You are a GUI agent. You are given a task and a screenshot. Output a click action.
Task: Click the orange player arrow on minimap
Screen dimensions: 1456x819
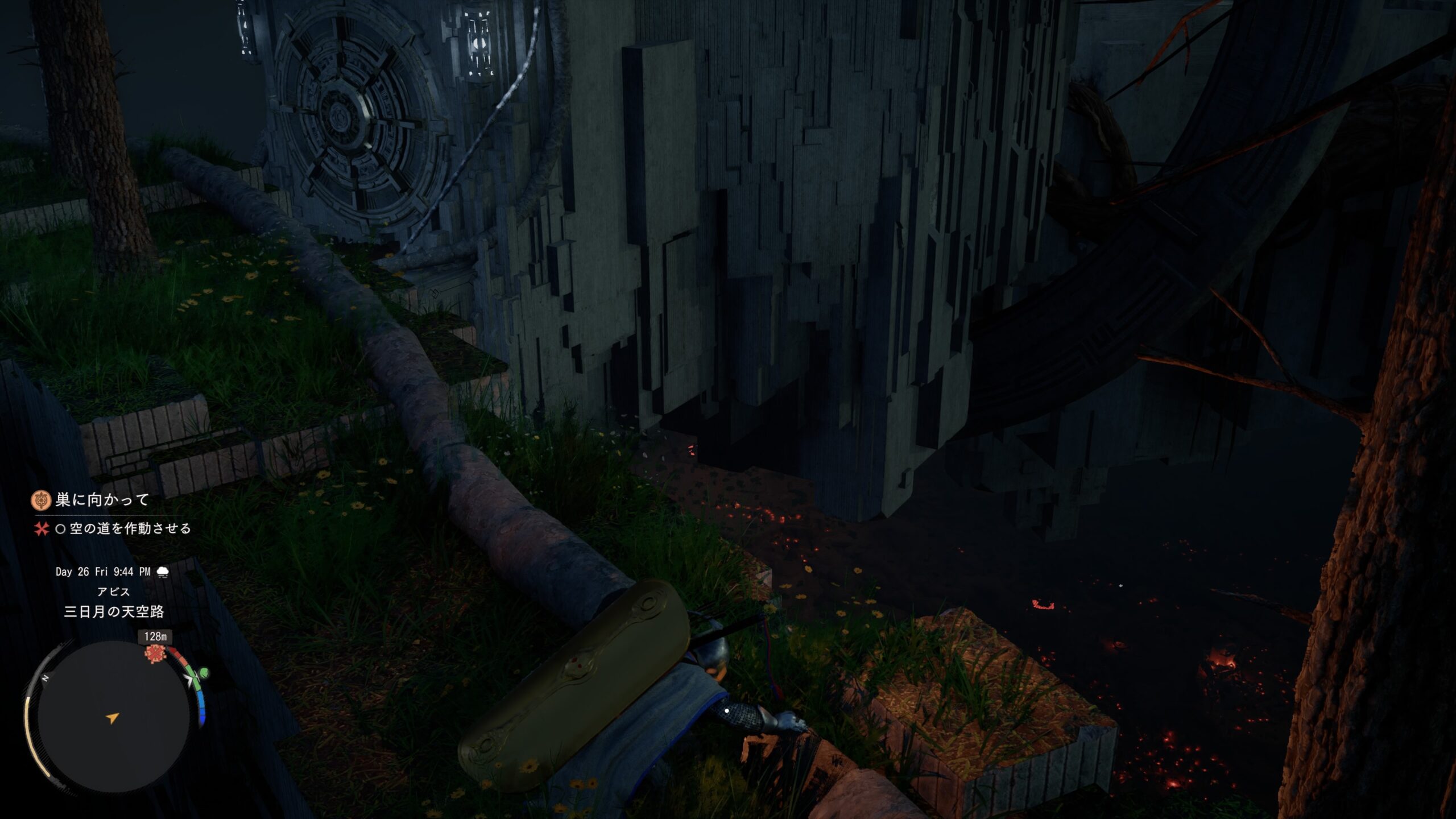[113, 718]
